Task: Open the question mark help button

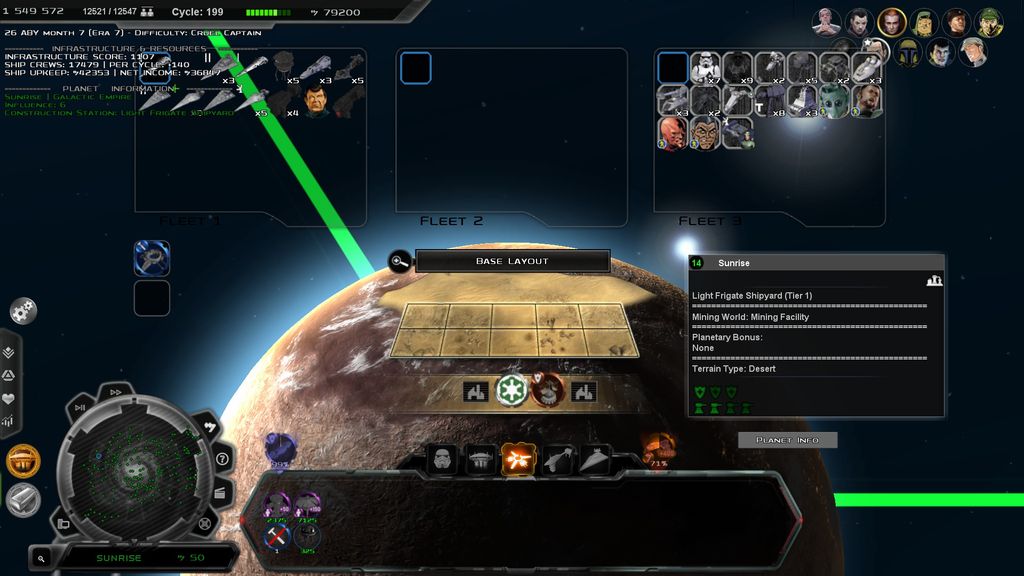Action: [x=222, y=459]
